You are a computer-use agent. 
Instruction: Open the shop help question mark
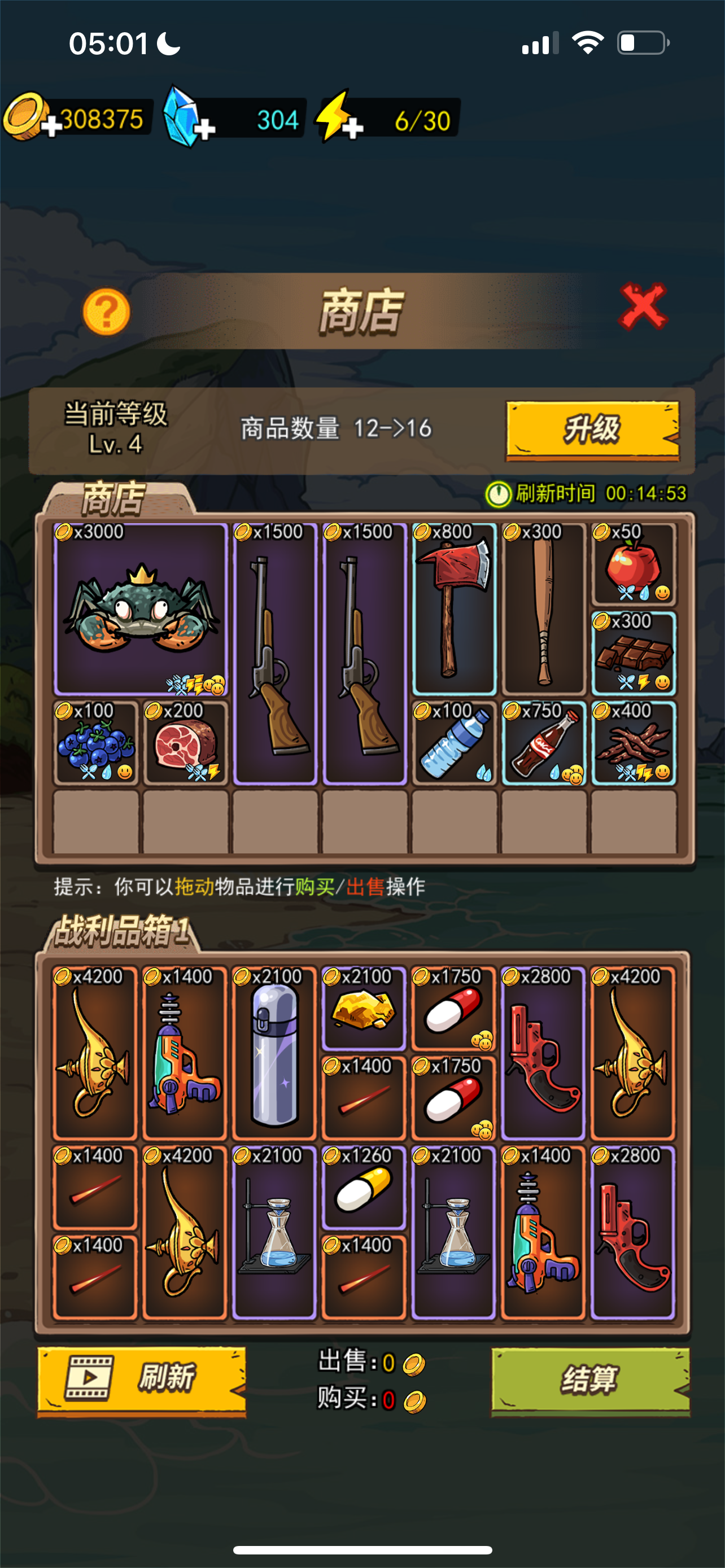108,312
